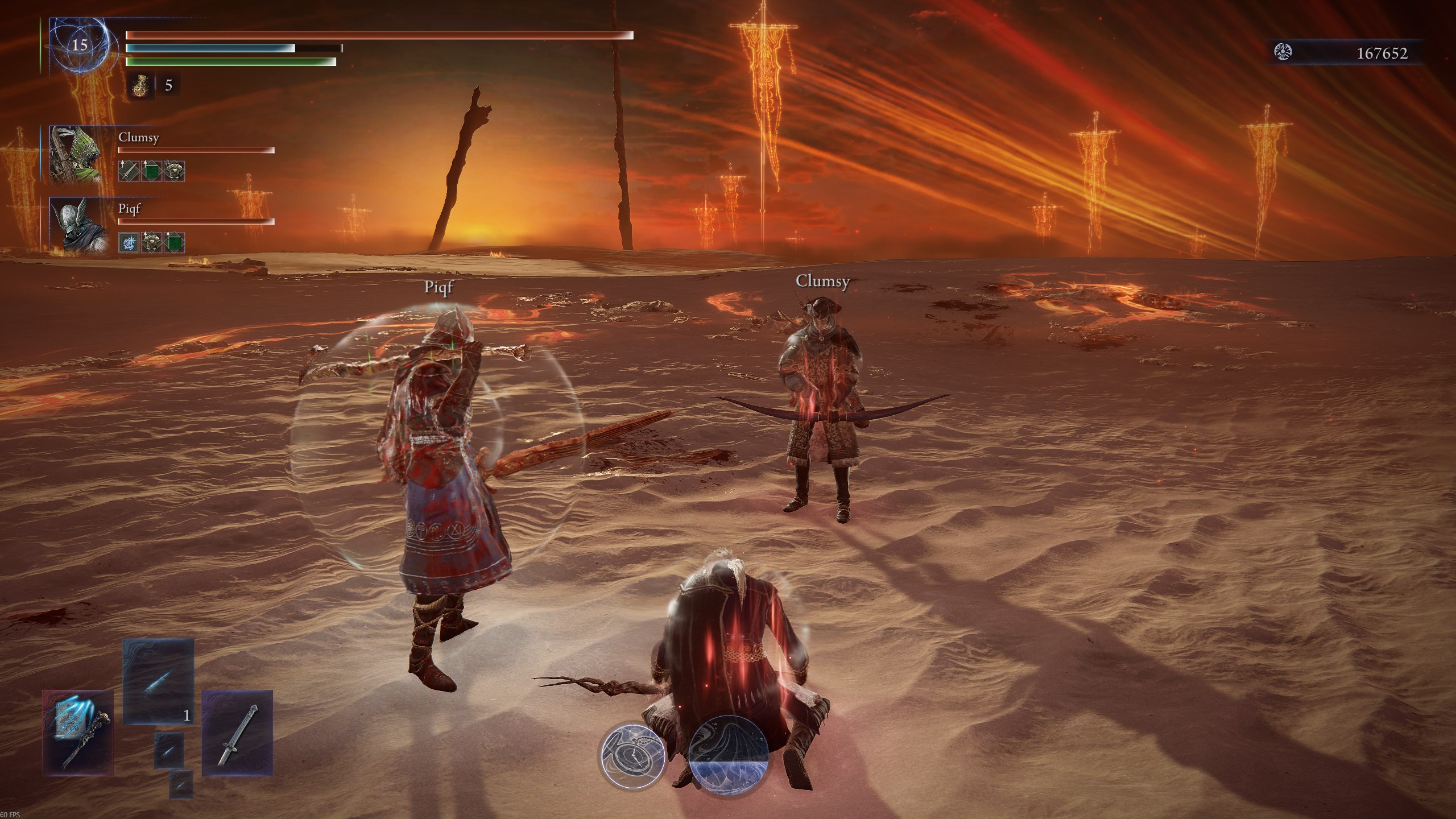This screenshot has width=1456, height=819.
Task: Select teammate Clumsy's hooded portrait
Action: [x=76, y=155]
